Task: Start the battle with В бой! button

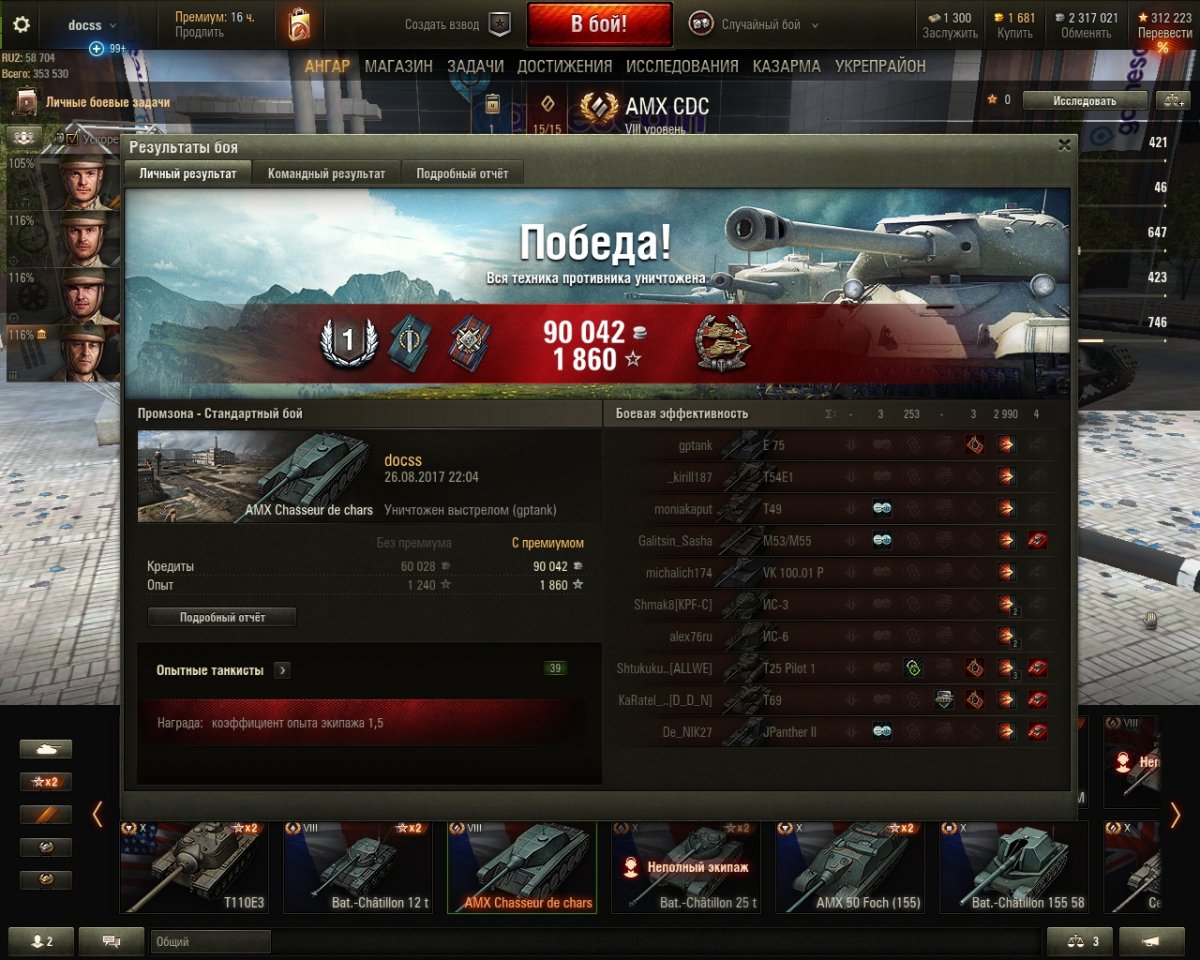Action: click(598, 25)
